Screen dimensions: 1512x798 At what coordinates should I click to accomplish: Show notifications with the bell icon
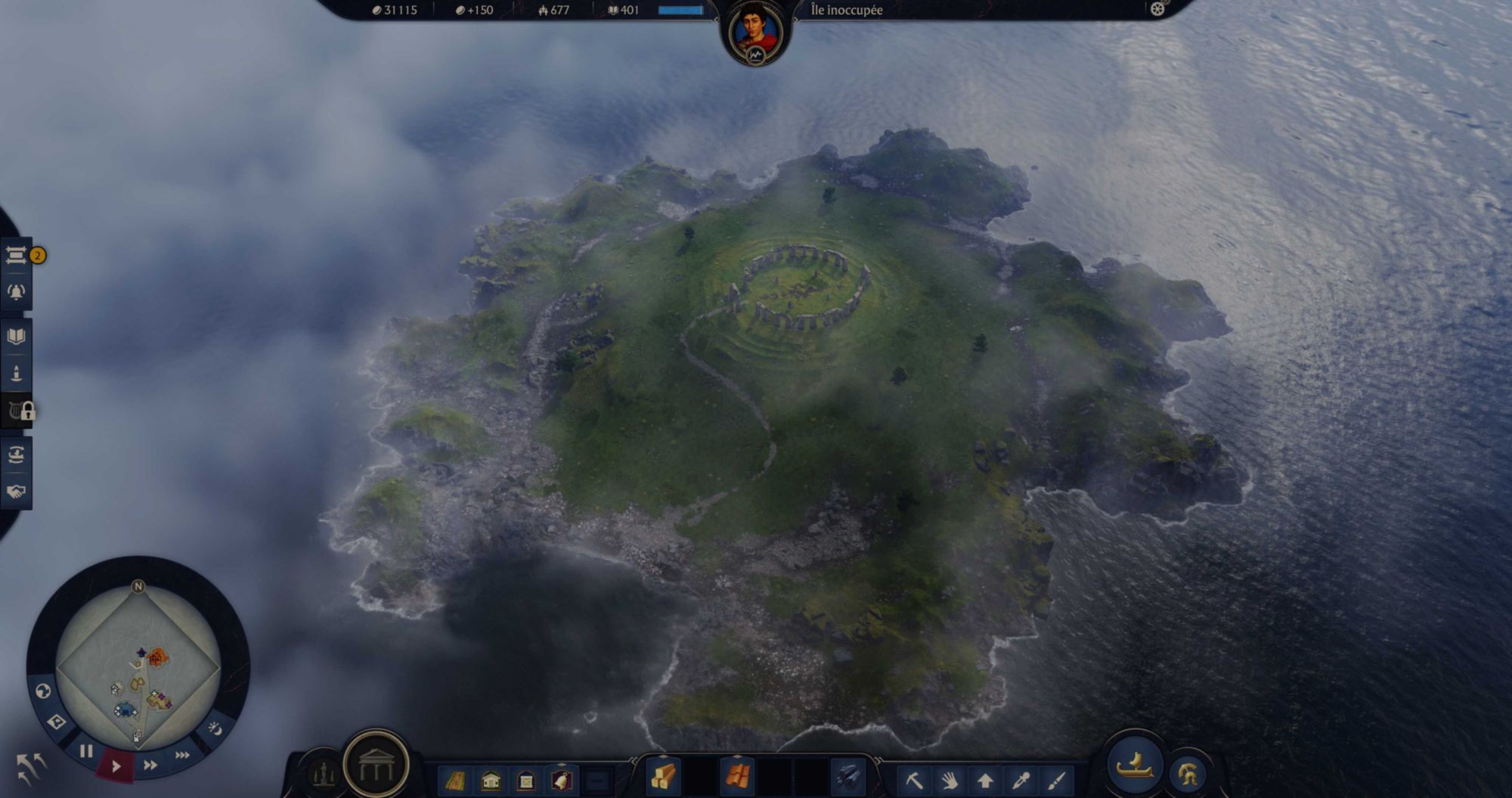[16, 292]
